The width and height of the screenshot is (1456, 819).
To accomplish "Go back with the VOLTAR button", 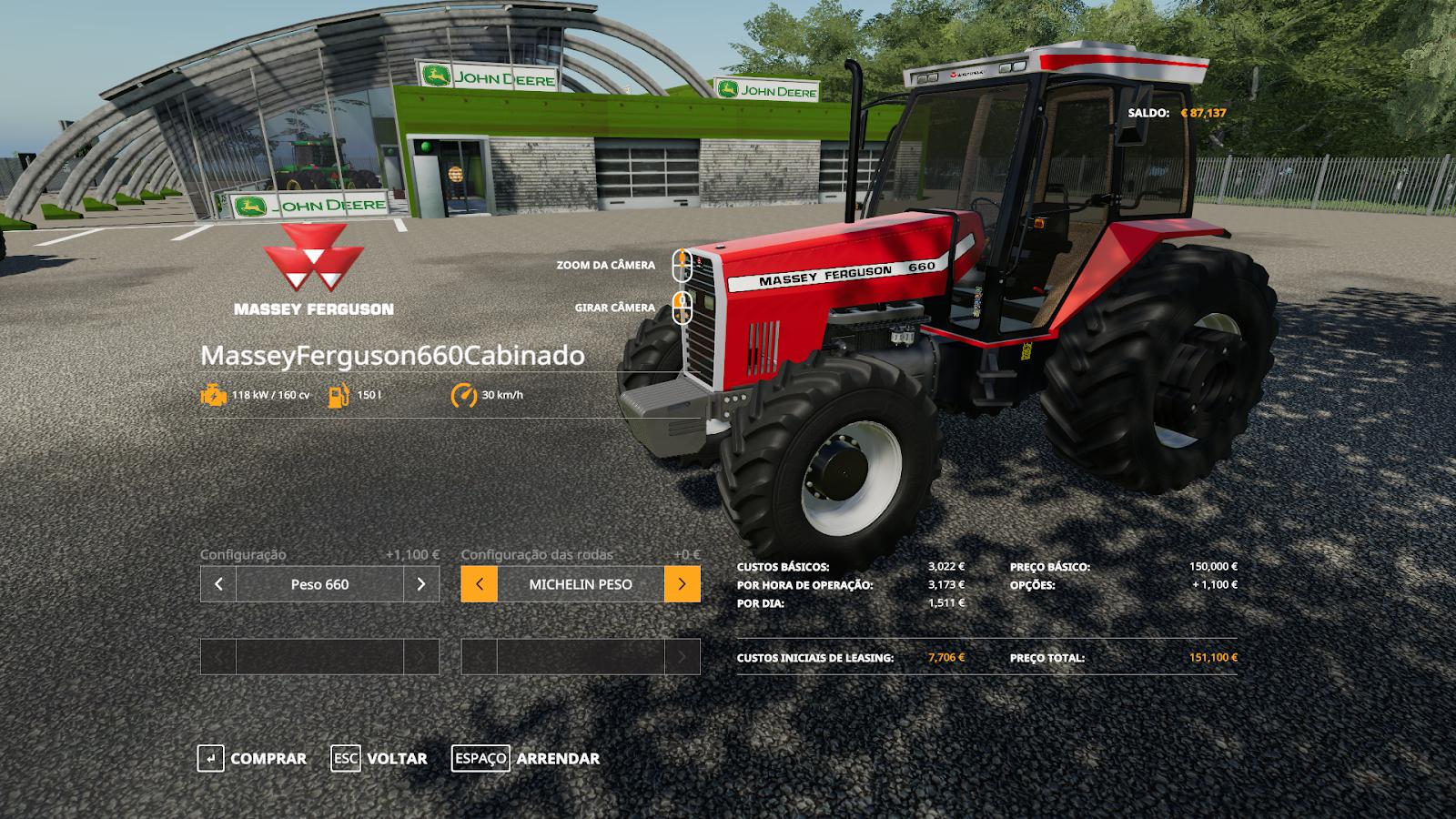I will [x=379, y=758].
